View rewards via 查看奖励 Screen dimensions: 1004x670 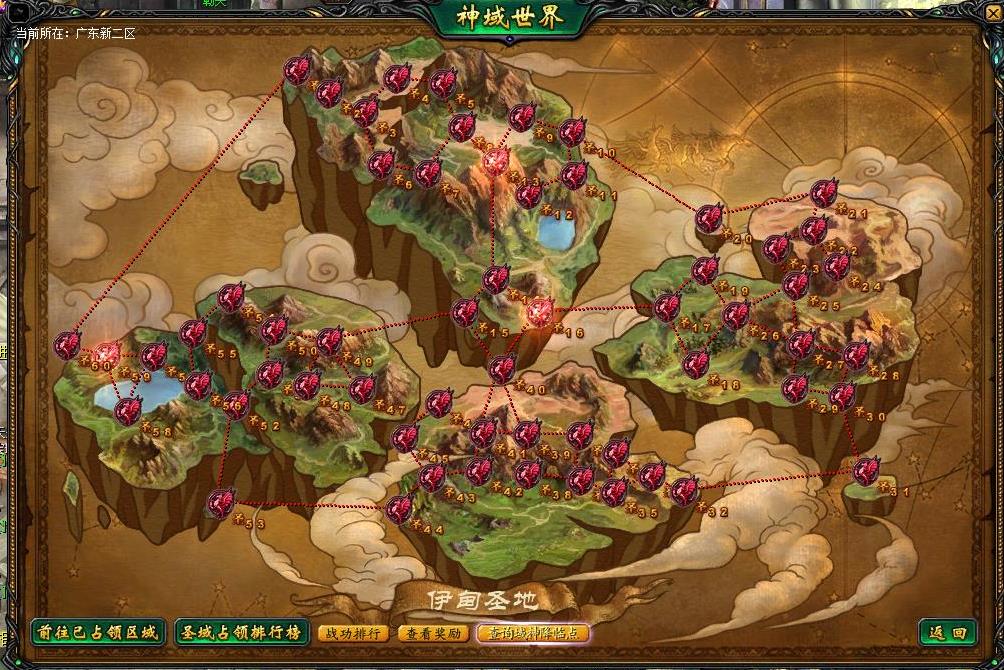(x=433, y=633)
